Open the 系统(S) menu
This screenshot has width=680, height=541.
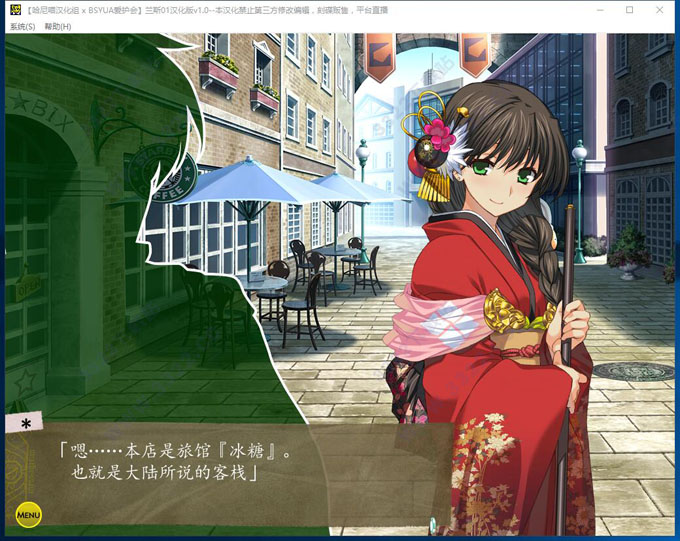(22, 27)
